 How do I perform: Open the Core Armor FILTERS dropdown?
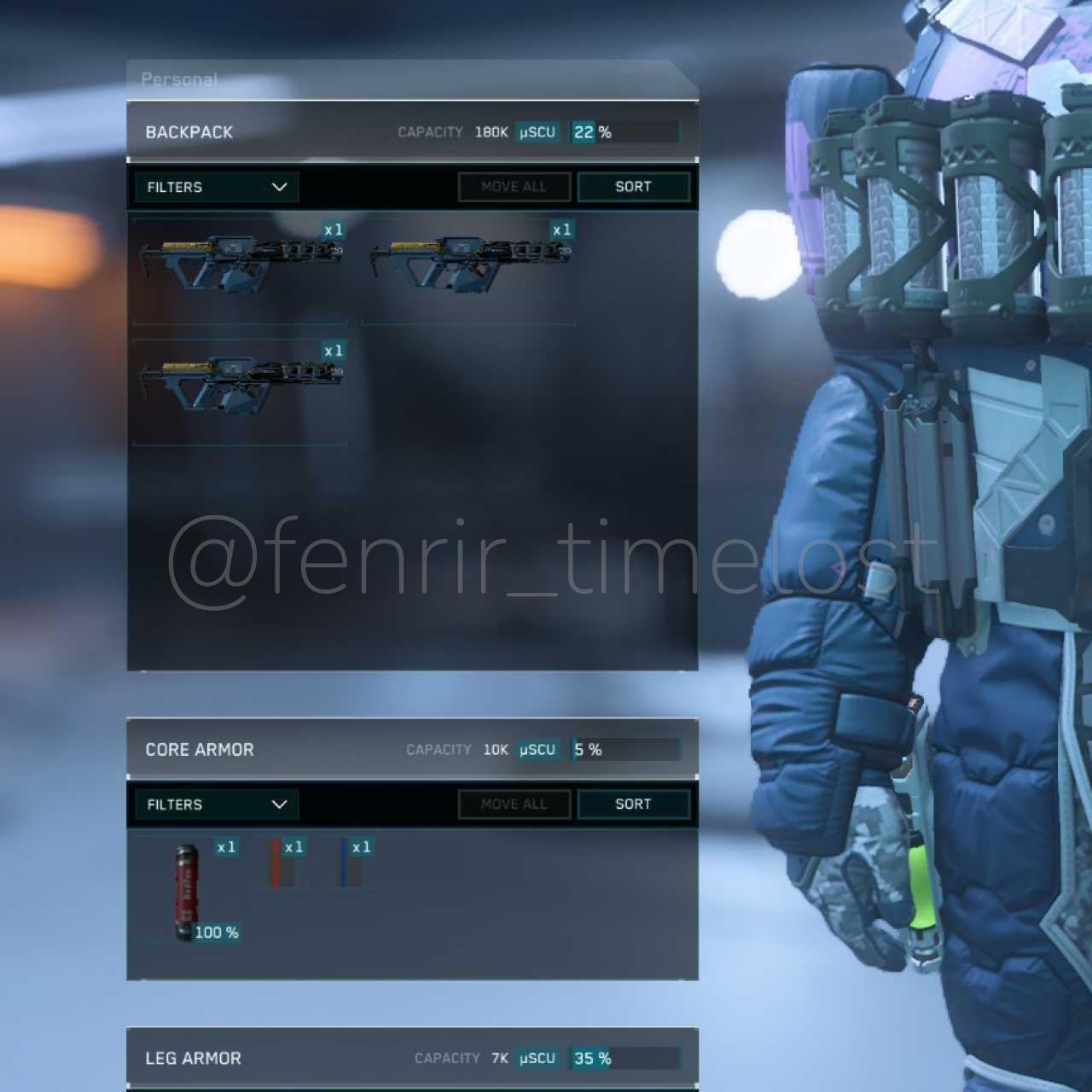point(217,804)
